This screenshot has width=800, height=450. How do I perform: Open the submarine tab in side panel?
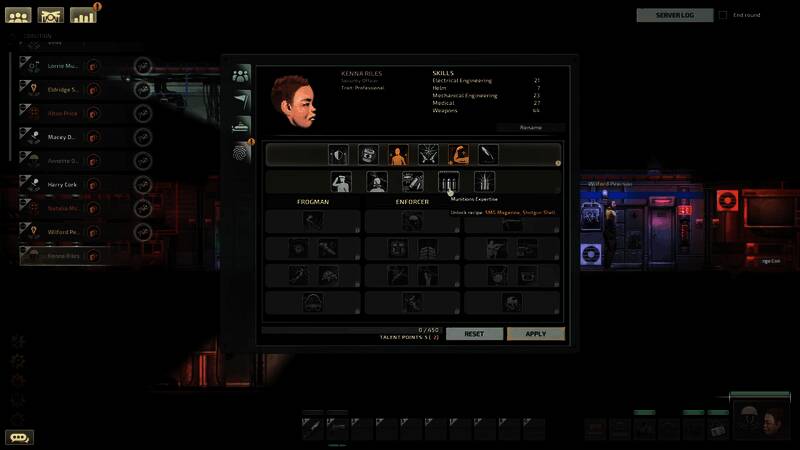click(x=241, y=125)
